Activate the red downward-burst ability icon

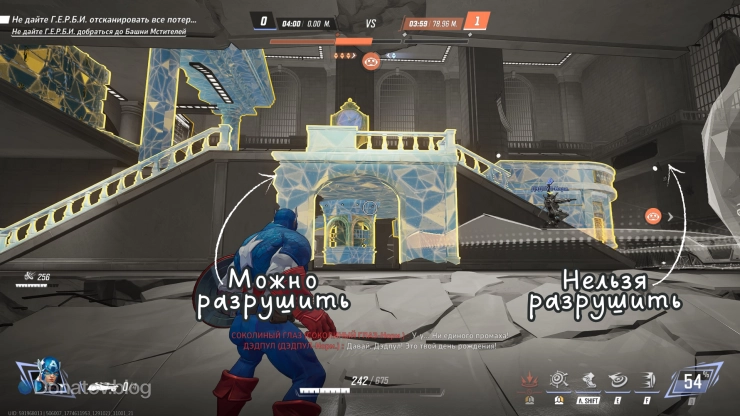click(x=528, y=381)
